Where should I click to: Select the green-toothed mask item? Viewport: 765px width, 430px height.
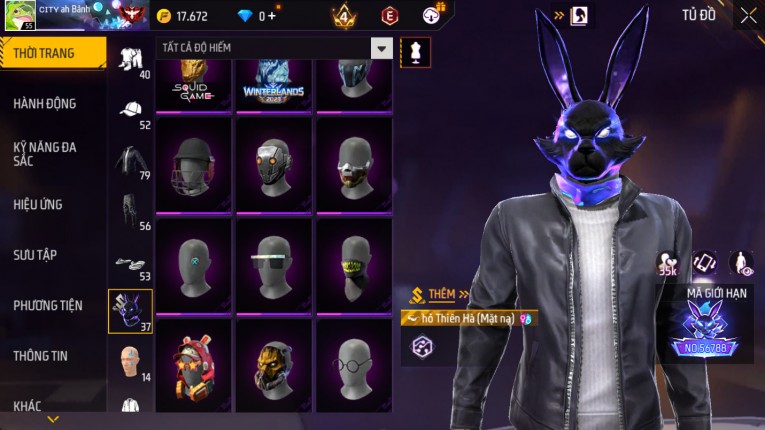[x=354, y=263]
